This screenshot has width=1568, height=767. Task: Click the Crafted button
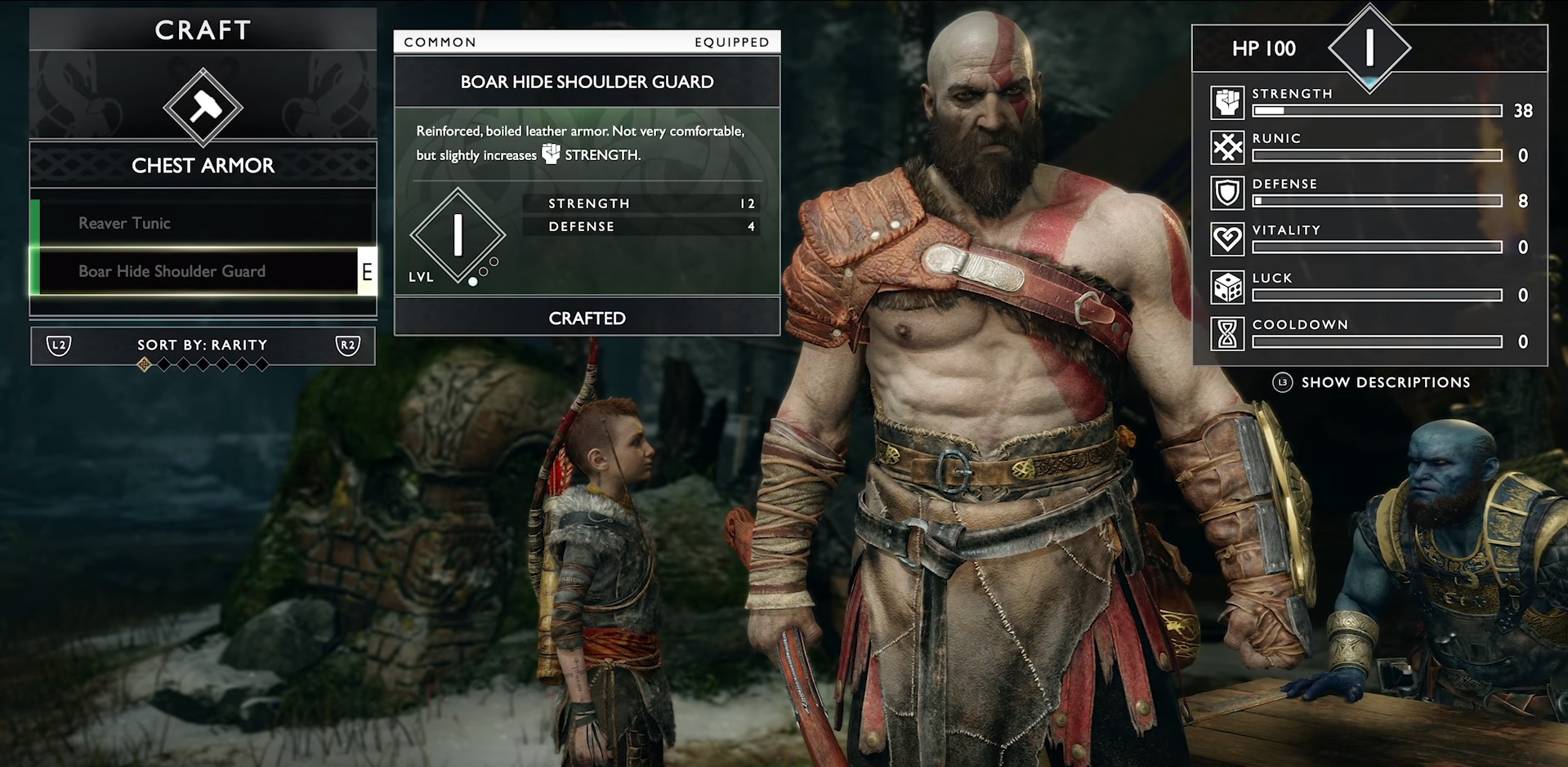tap(587, 318)
